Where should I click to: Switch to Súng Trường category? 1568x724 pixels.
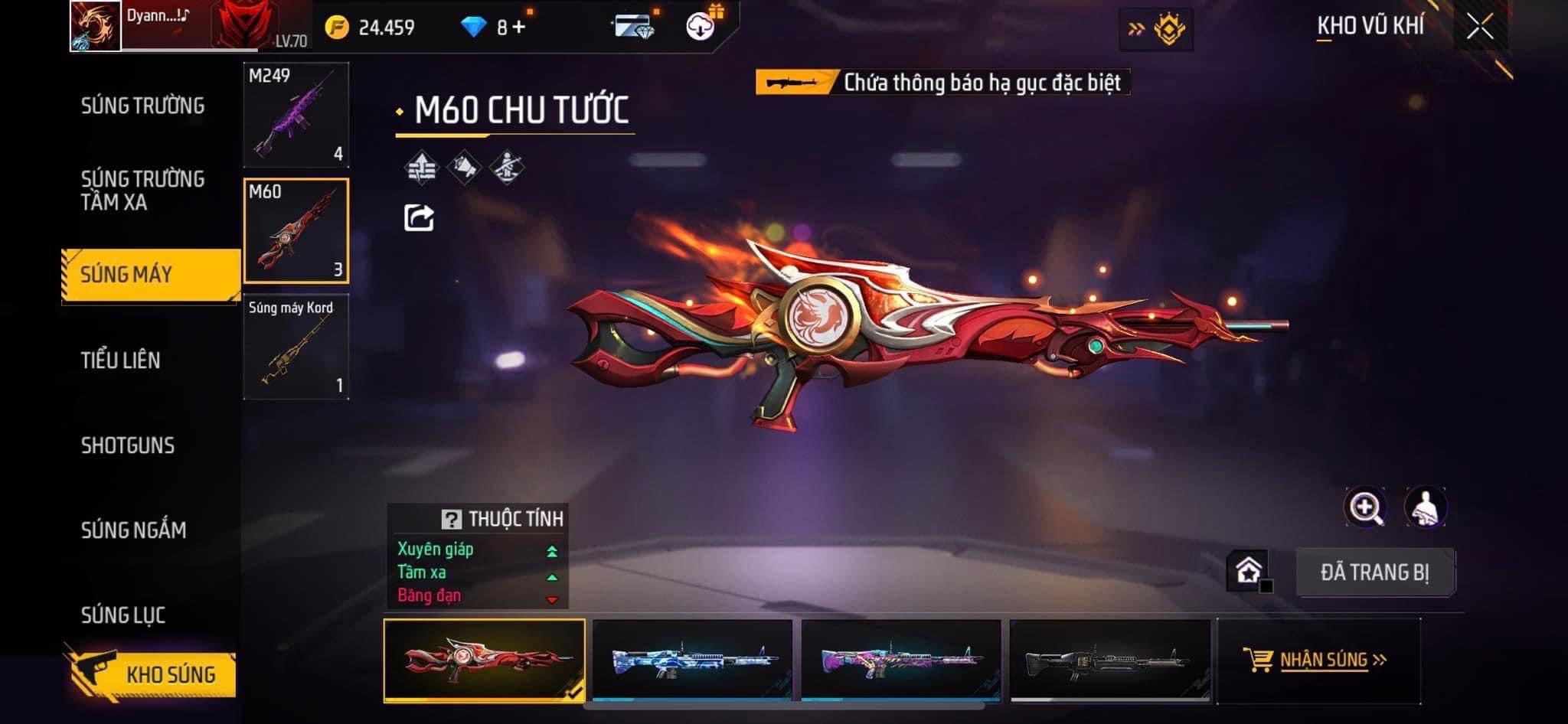pyautogui.click(x=142, y=106)
